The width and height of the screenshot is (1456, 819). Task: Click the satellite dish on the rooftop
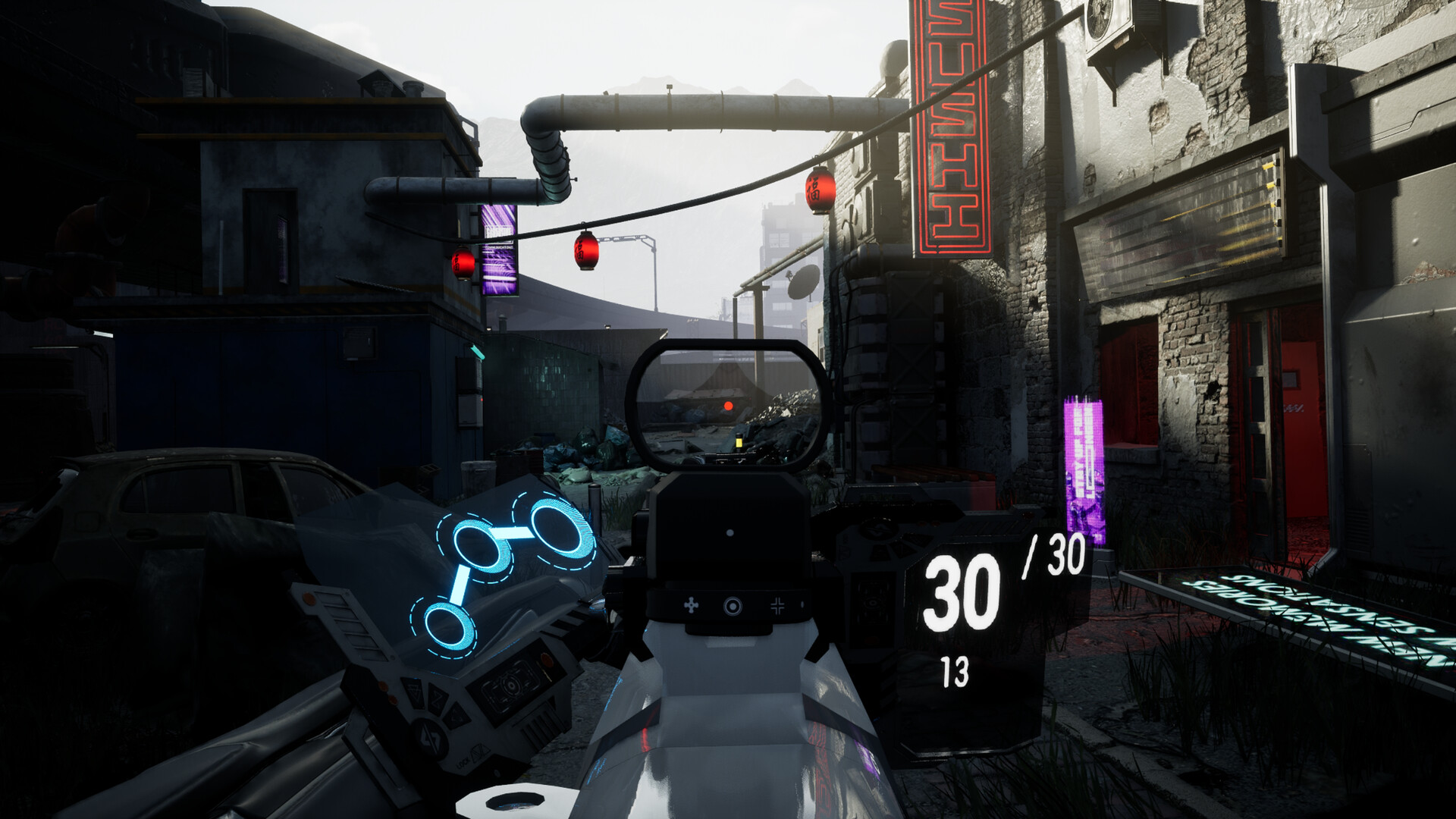(804, 282)
